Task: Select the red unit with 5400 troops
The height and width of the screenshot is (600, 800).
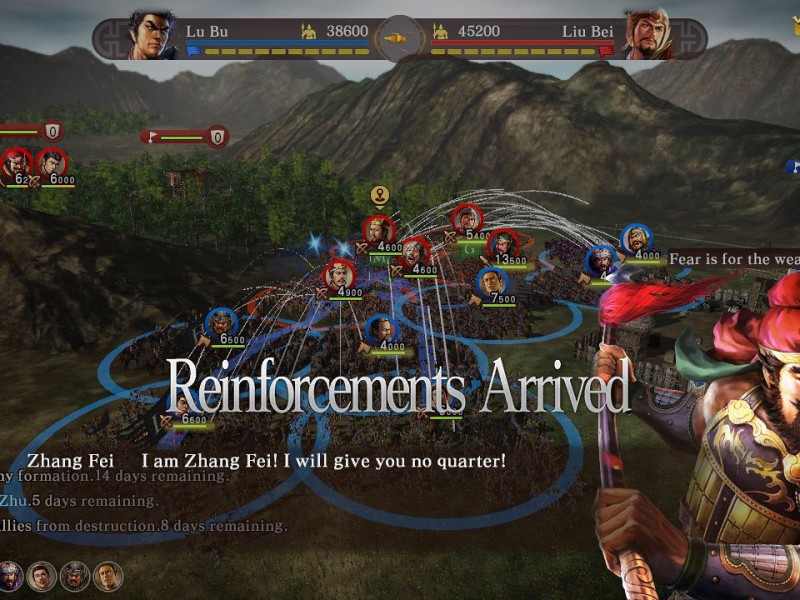Action: 466,220
